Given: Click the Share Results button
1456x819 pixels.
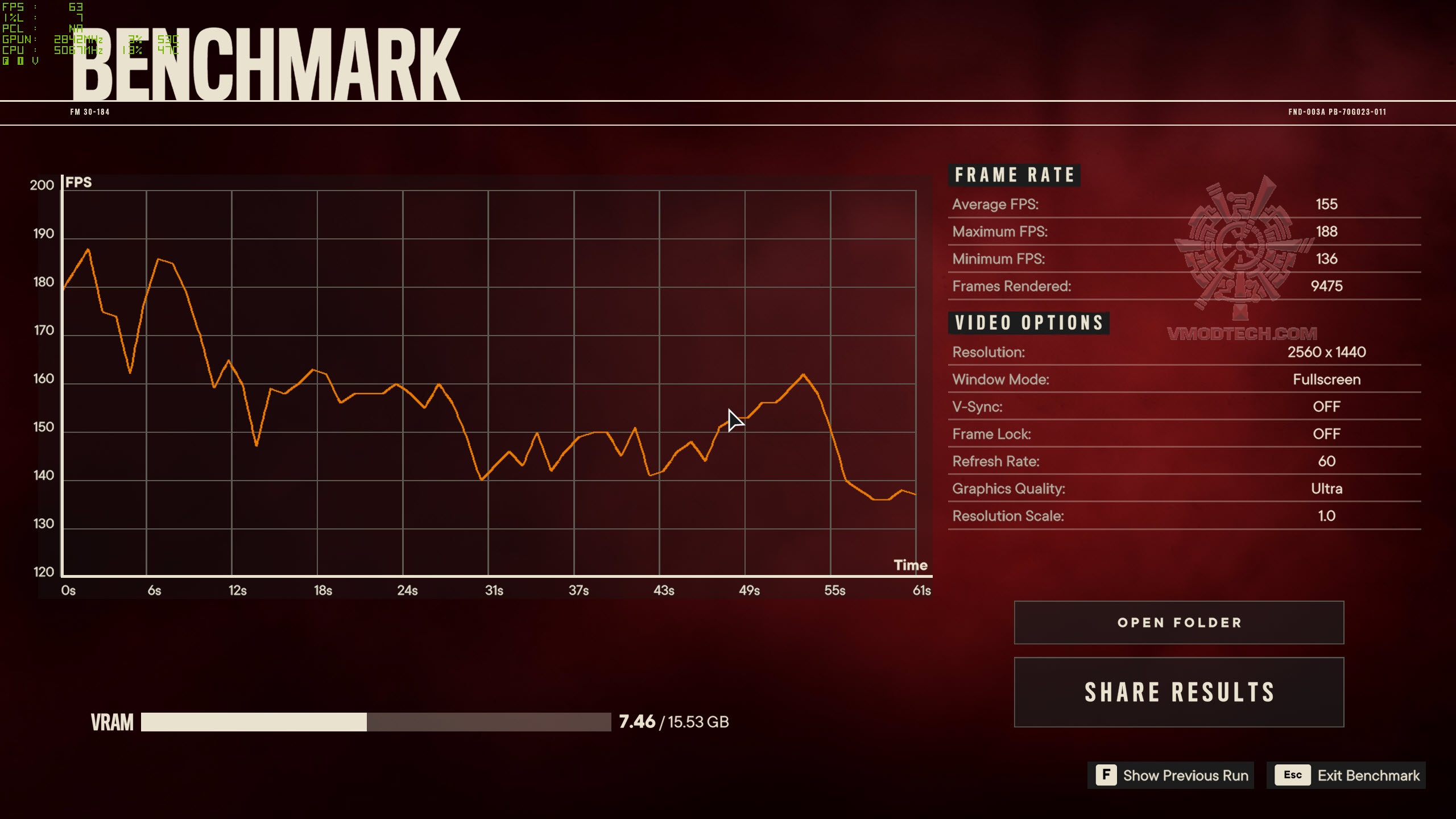Looking at the screenshot, I should (1178, 692).
